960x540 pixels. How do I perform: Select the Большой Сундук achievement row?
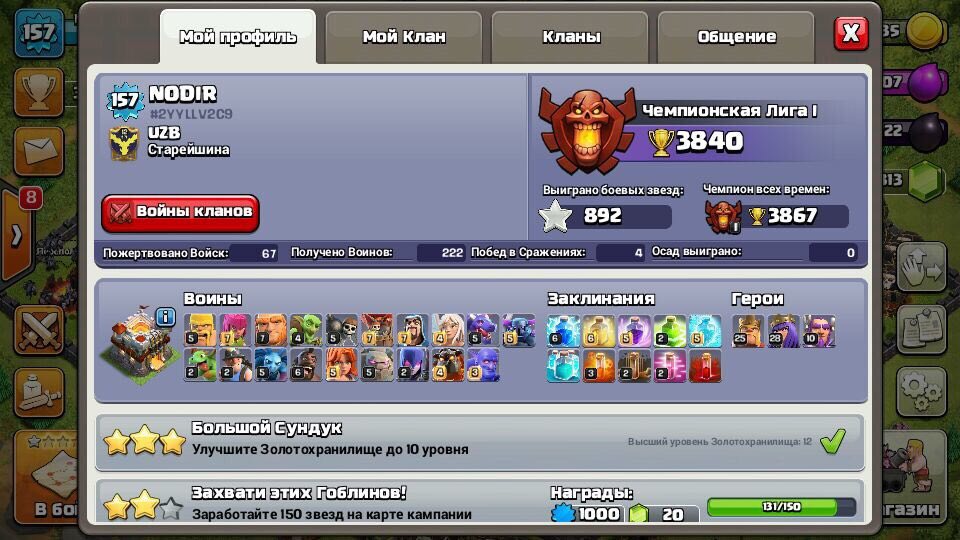tap(480, 441)
